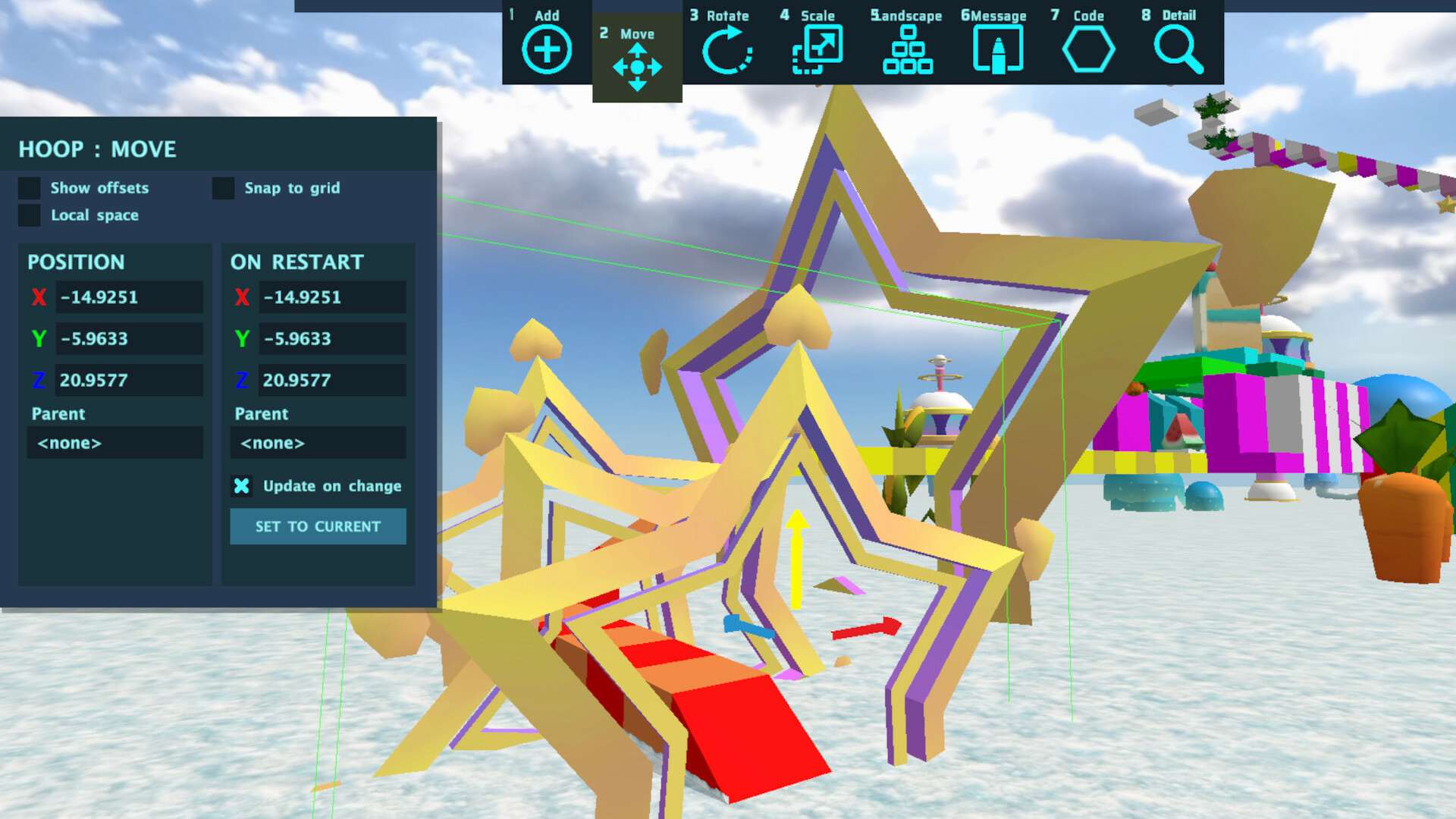Activate the Scale tool
This screenshot has height=819, width=1456.
817,48
